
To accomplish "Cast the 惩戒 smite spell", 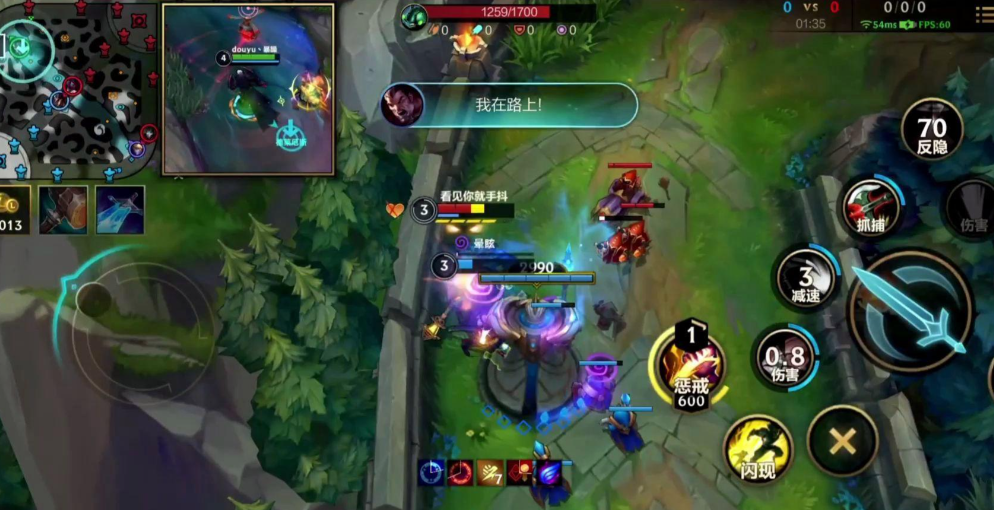I will 690,370.
